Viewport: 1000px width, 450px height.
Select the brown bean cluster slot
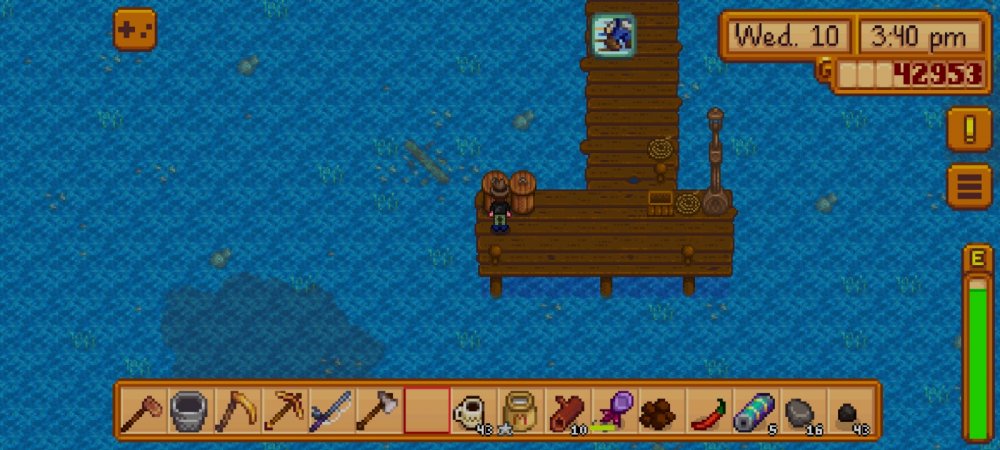662,411
